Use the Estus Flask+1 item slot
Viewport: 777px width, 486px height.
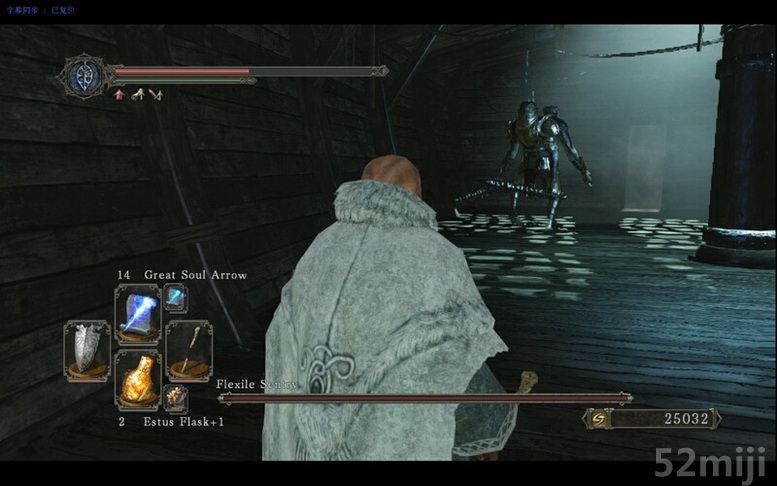point(137,379)
